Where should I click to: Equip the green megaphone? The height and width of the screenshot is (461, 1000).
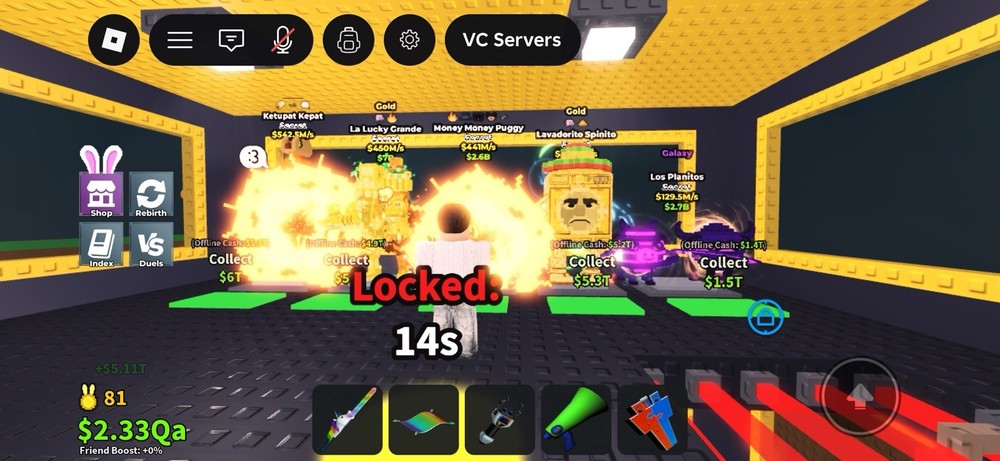click(575, 420)
